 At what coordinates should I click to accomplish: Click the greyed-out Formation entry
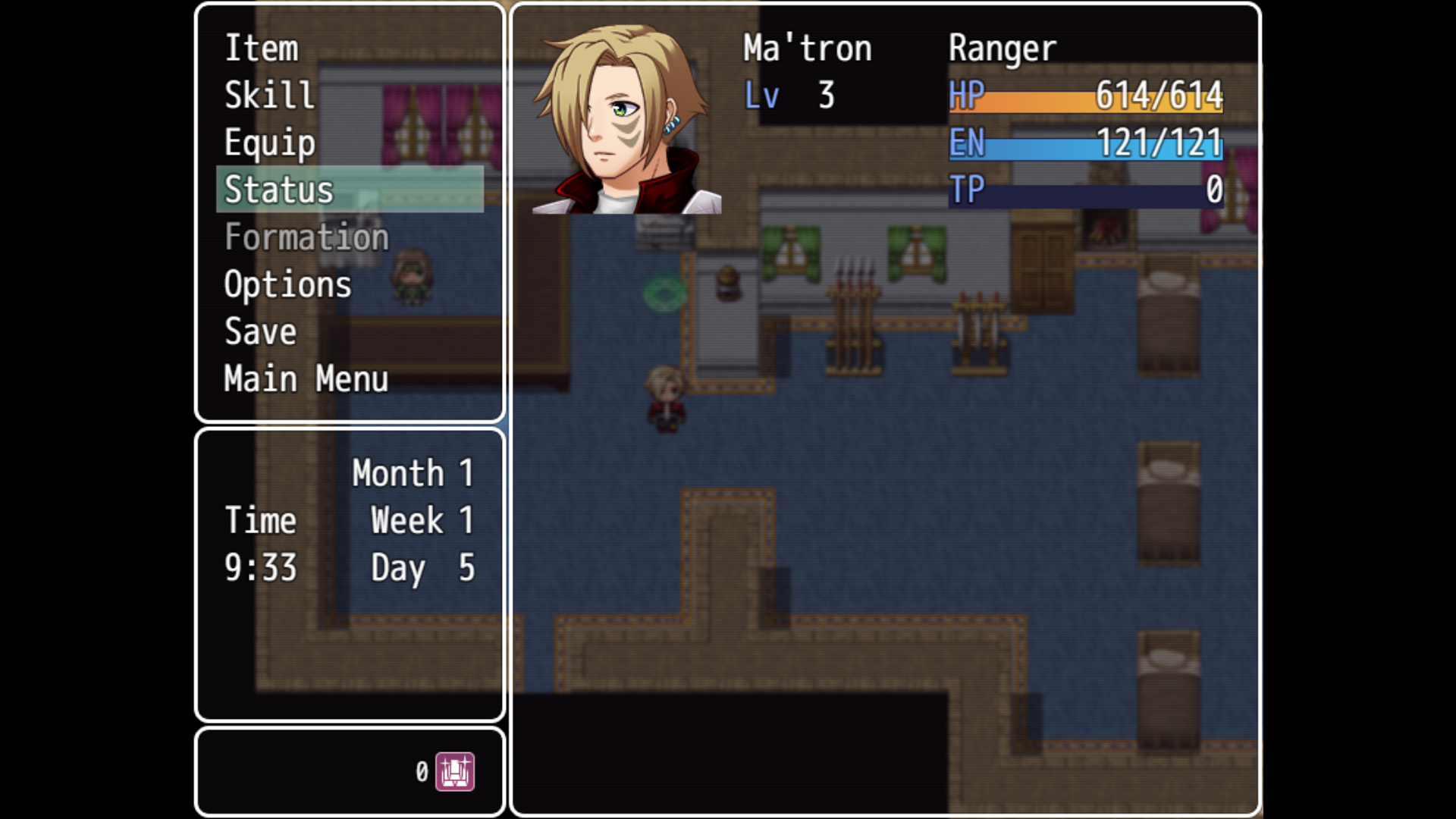click(x=306, y=237)
